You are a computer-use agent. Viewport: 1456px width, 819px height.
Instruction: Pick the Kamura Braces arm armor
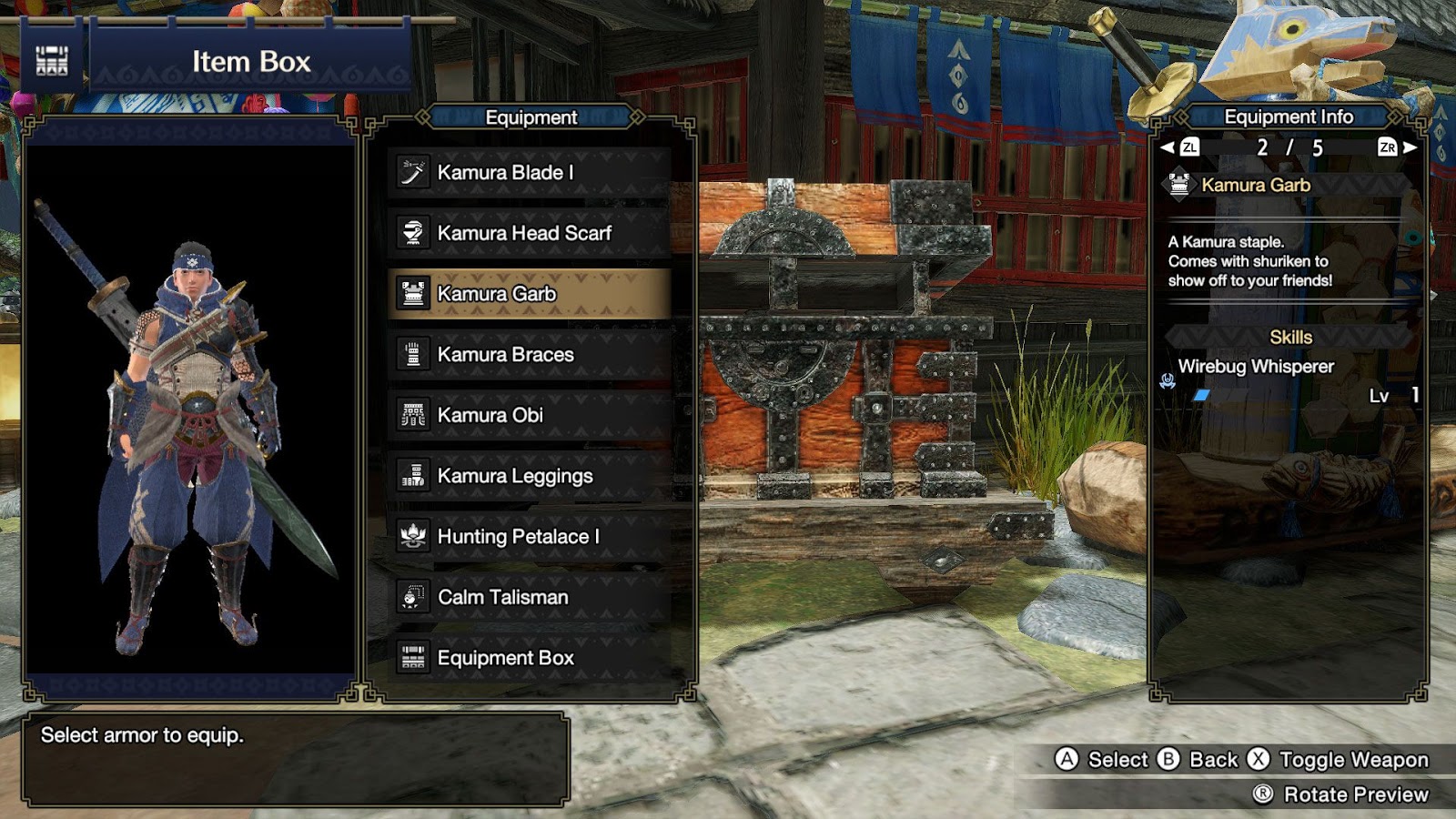(529, 355)
